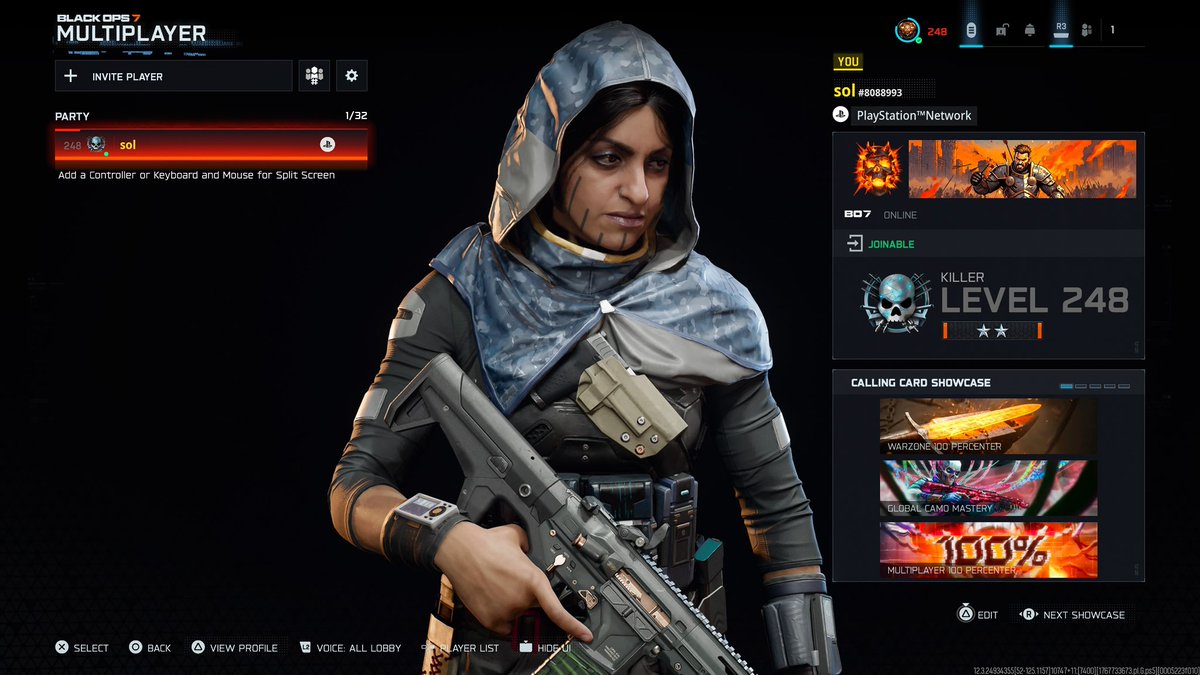Edit the calling card showcase
Screen dimensions: 1200x675
pyautogui.click(x=977, y=615)
